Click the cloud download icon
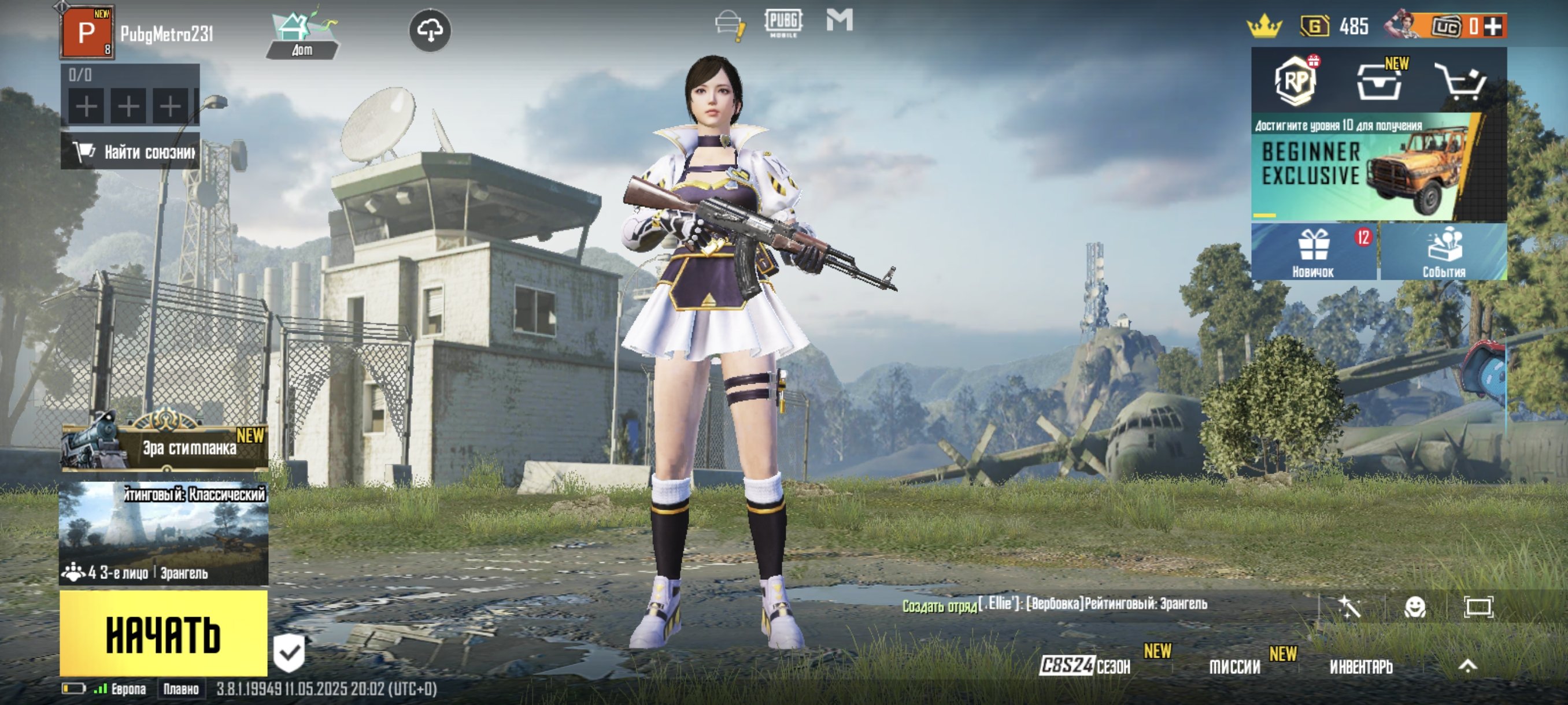1568x705 pixels. 430,31
